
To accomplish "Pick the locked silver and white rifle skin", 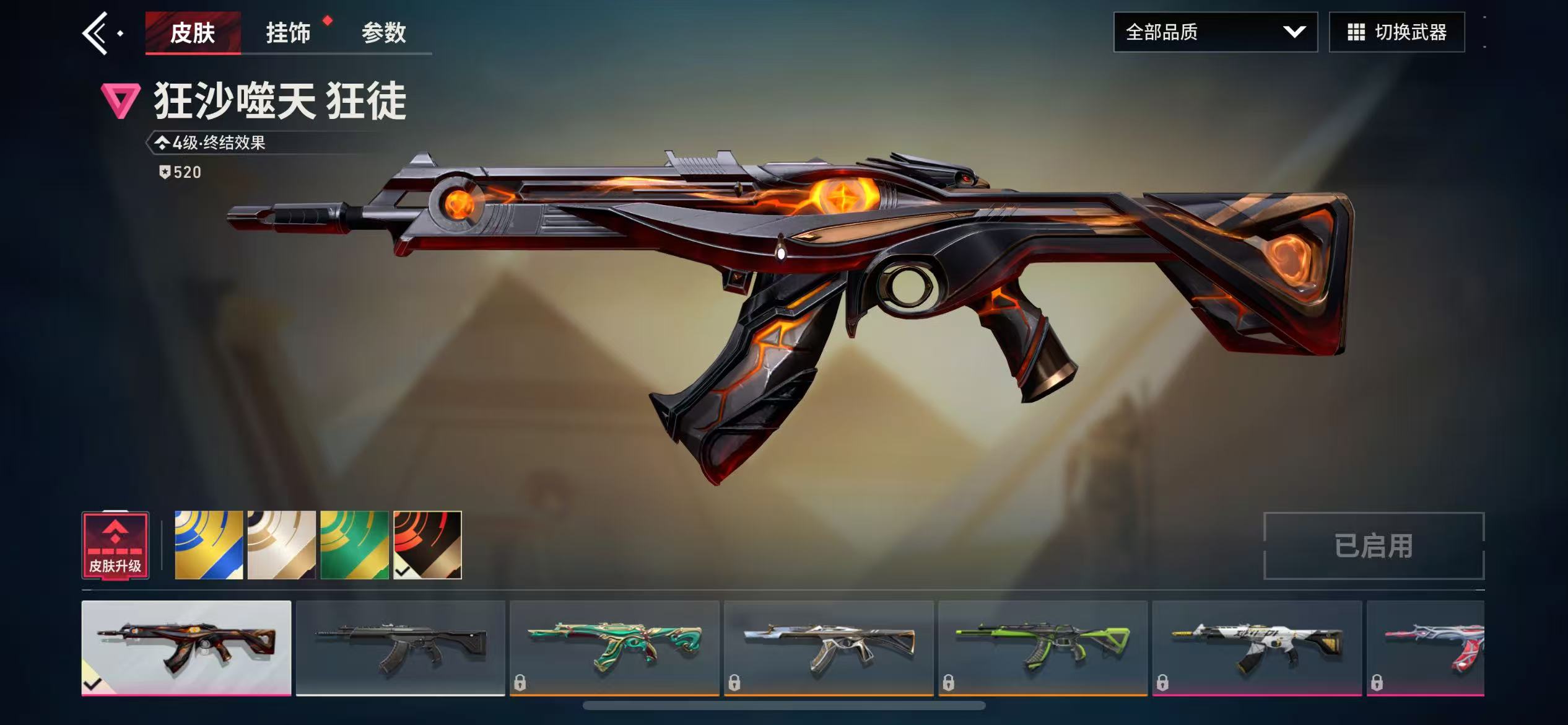I will (829, 648).
